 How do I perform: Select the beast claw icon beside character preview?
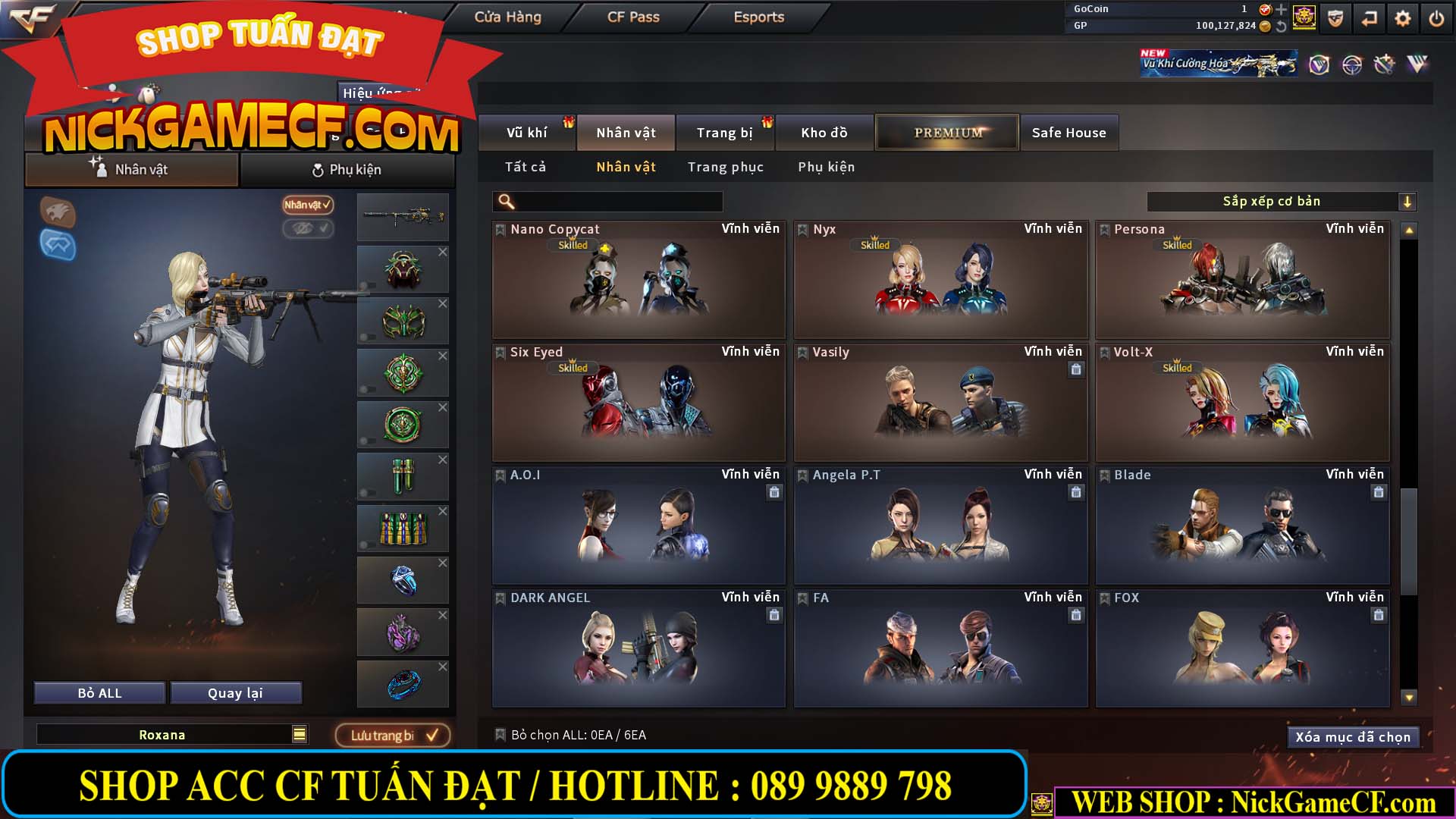click(59, 213)
